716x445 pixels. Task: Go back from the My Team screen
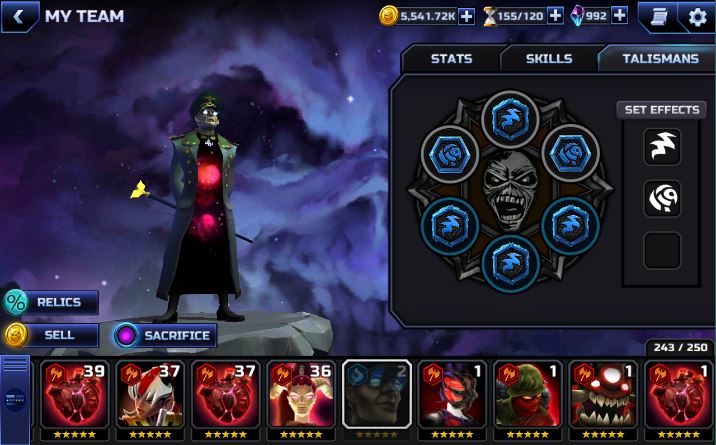pos(19,16)
